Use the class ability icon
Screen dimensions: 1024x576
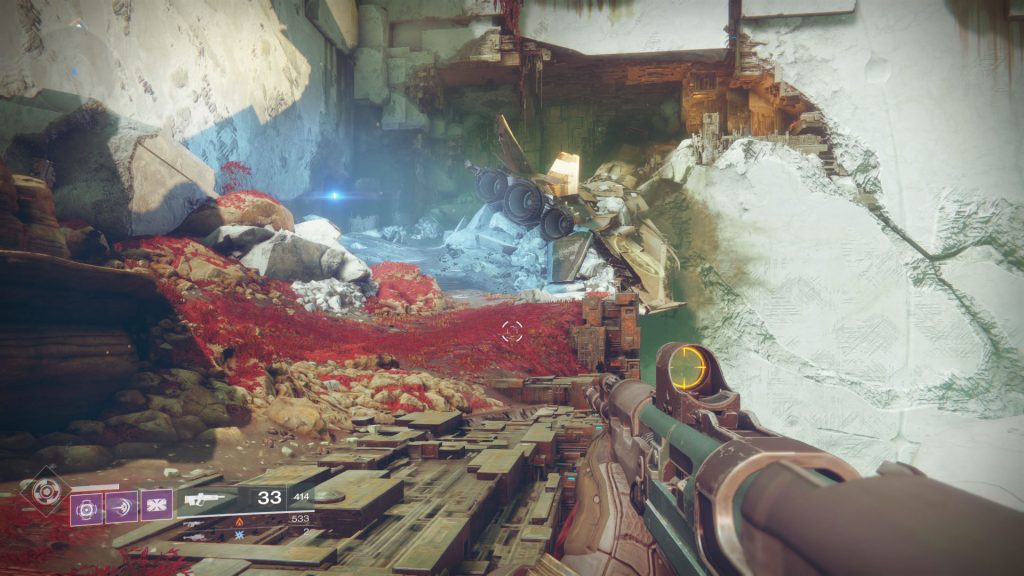[156, 506]
